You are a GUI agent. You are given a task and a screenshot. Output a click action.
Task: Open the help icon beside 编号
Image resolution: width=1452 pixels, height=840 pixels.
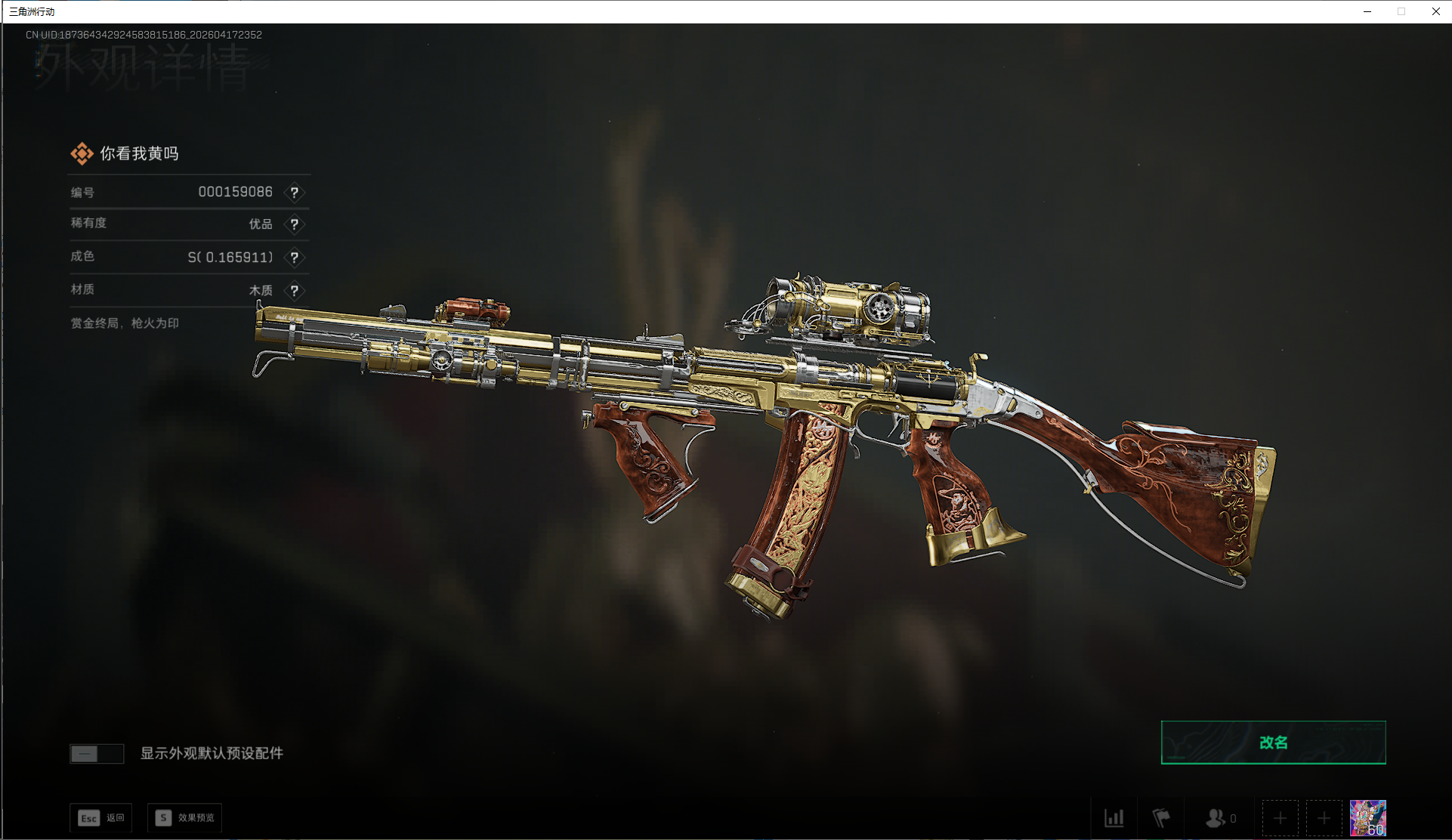point(295,193)
